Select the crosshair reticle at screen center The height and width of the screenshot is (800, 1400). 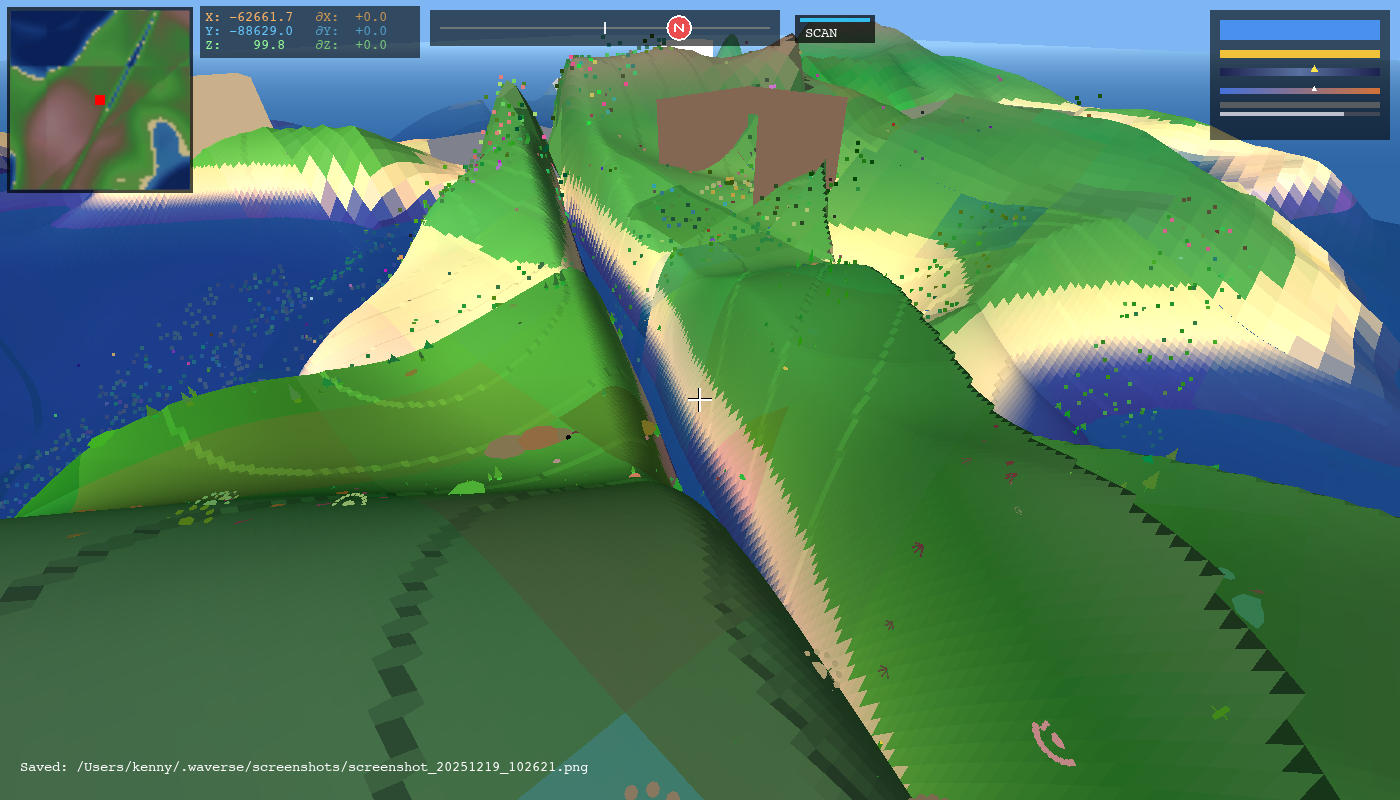click(699, 400)
